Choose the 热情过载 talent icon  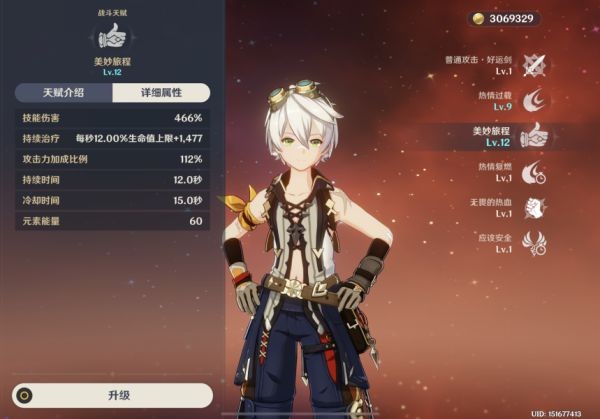click(x=535, y=100)
